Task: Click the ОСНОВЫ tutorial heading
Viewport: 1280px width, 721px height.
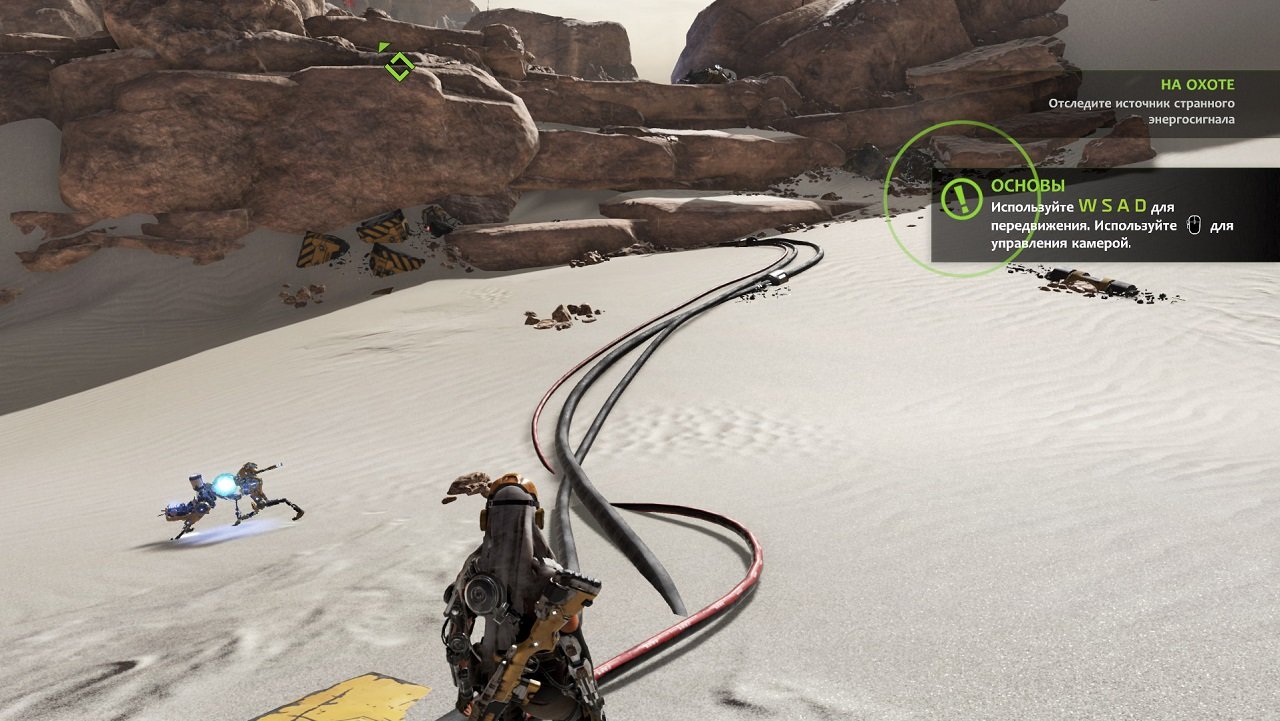Action: (1028, 185)
